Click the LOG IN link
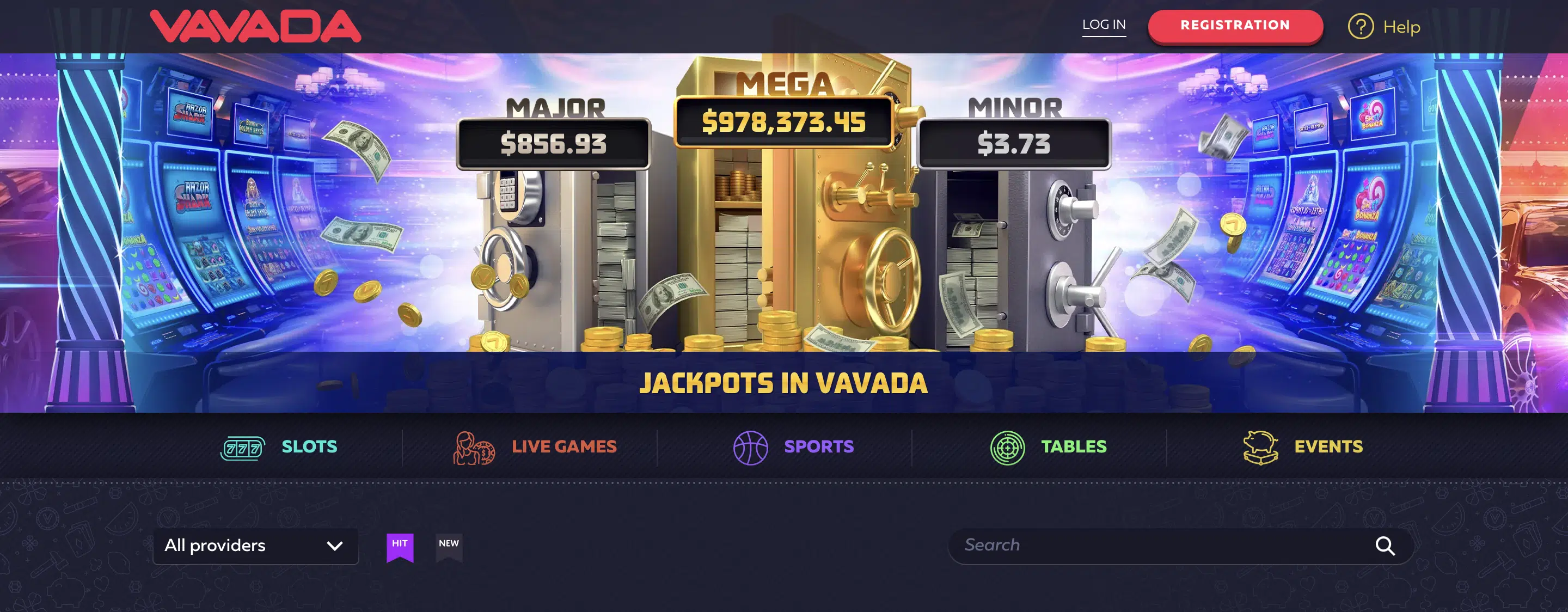Screen dimensions: 1568x612 point(1104,25)
